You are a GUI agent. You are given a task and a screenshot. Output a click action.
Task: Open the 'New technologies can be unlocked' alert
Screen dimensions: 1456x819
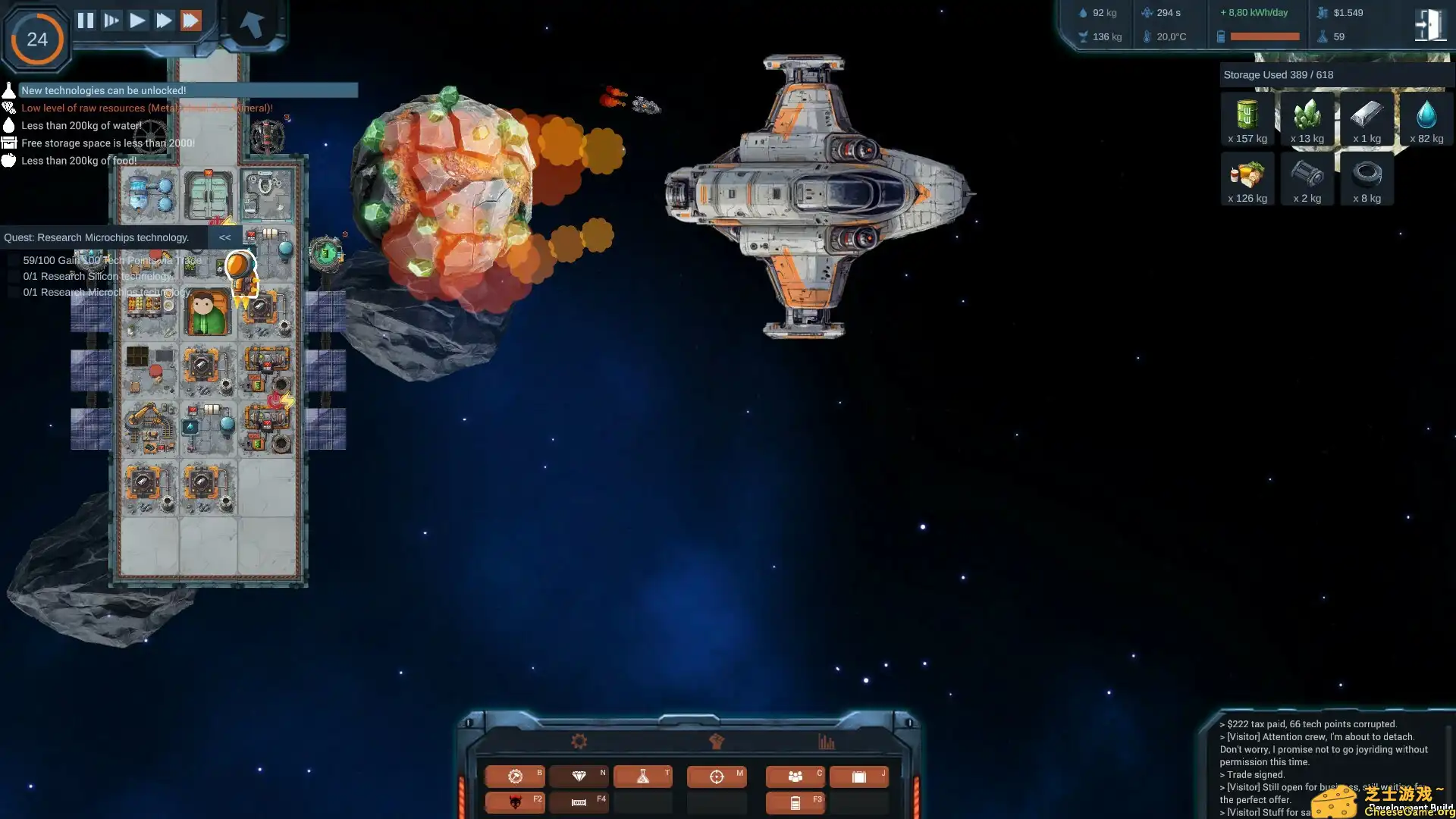pos(104,90)
